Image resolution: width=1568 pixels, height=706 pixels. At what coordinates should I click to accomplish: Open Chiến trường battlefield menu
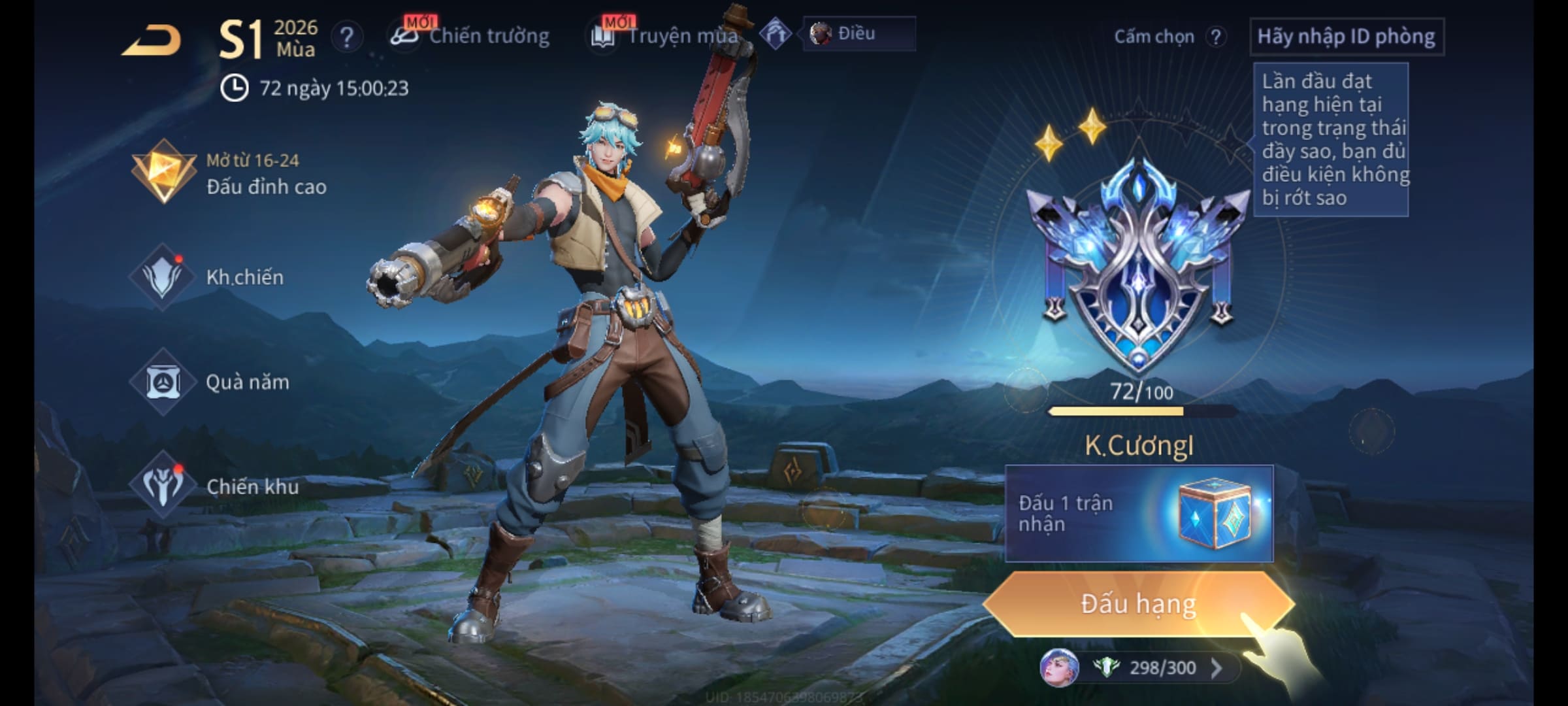click(x=472, y=36)
